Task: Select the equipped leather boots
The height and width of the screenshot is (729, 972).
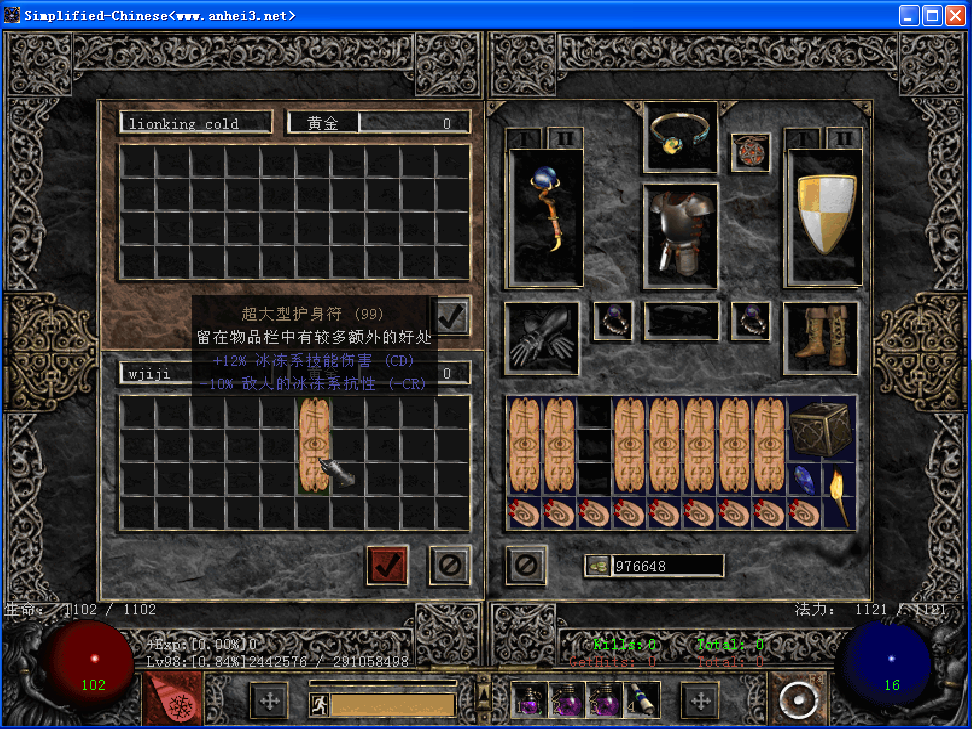Action: [821, 338]
